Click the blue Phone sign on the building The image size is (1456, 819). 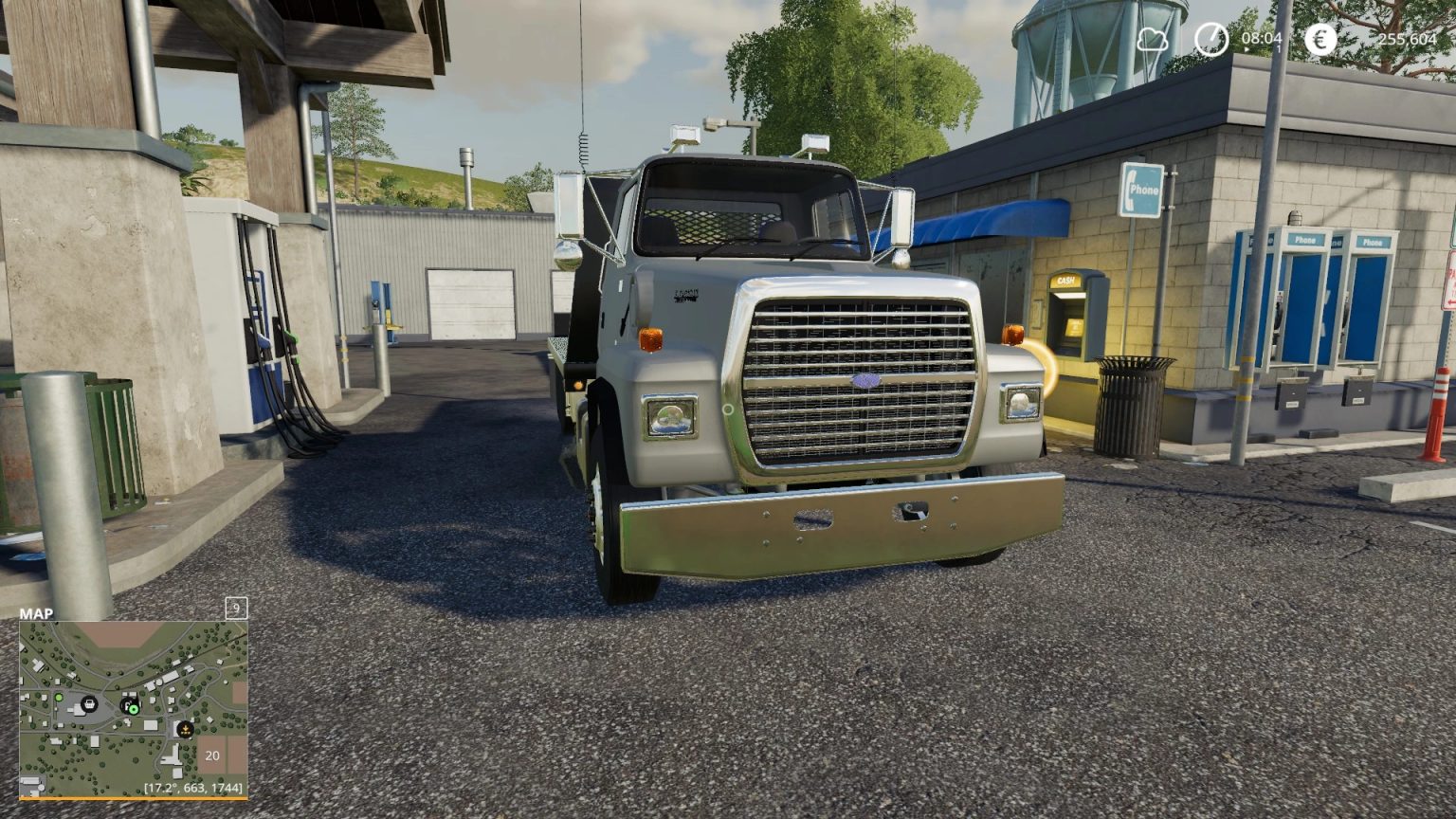tap(1140, 188)
